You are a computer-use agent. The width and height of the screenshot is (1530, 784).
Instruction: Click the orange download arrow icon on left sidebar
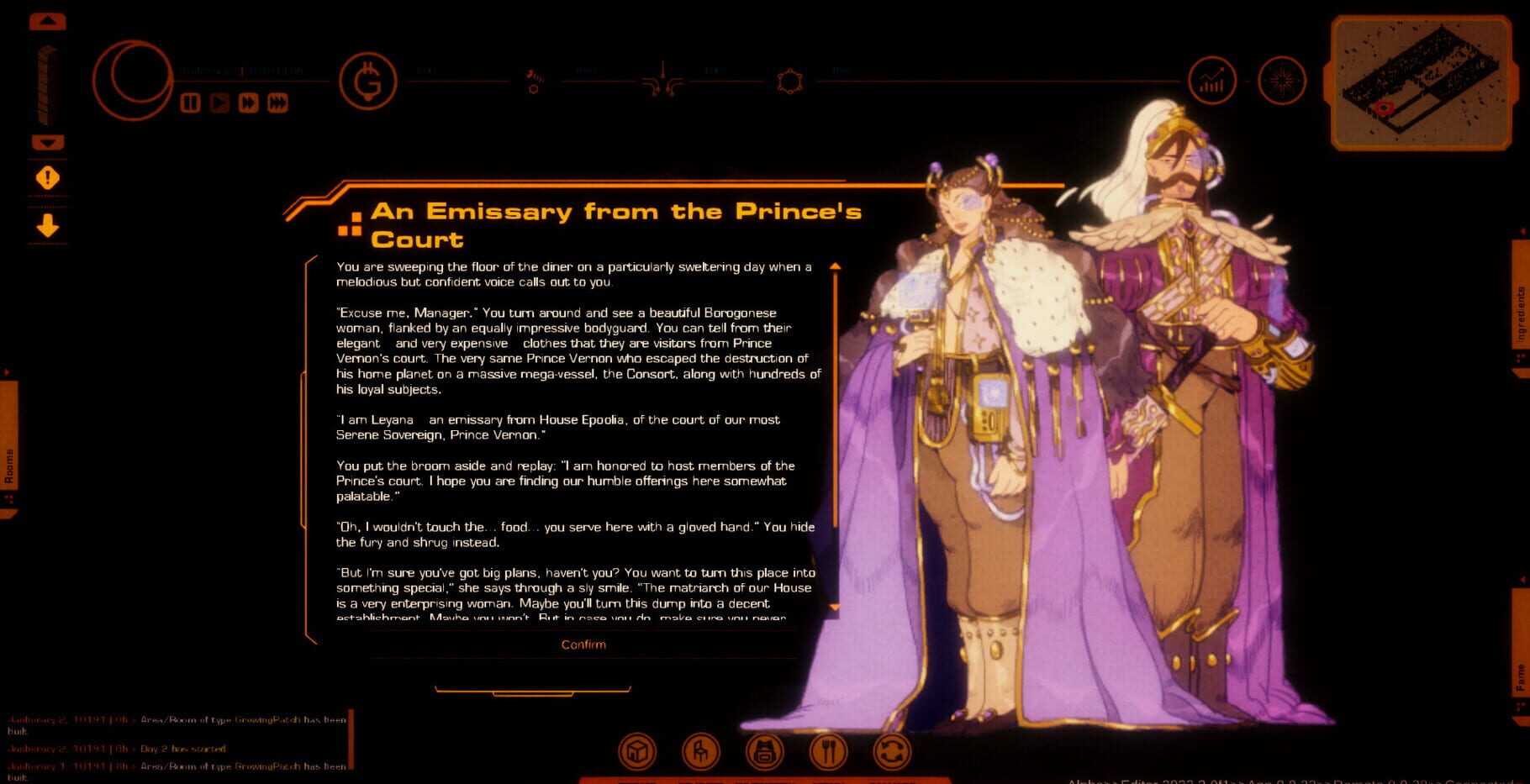click(46, 226)
